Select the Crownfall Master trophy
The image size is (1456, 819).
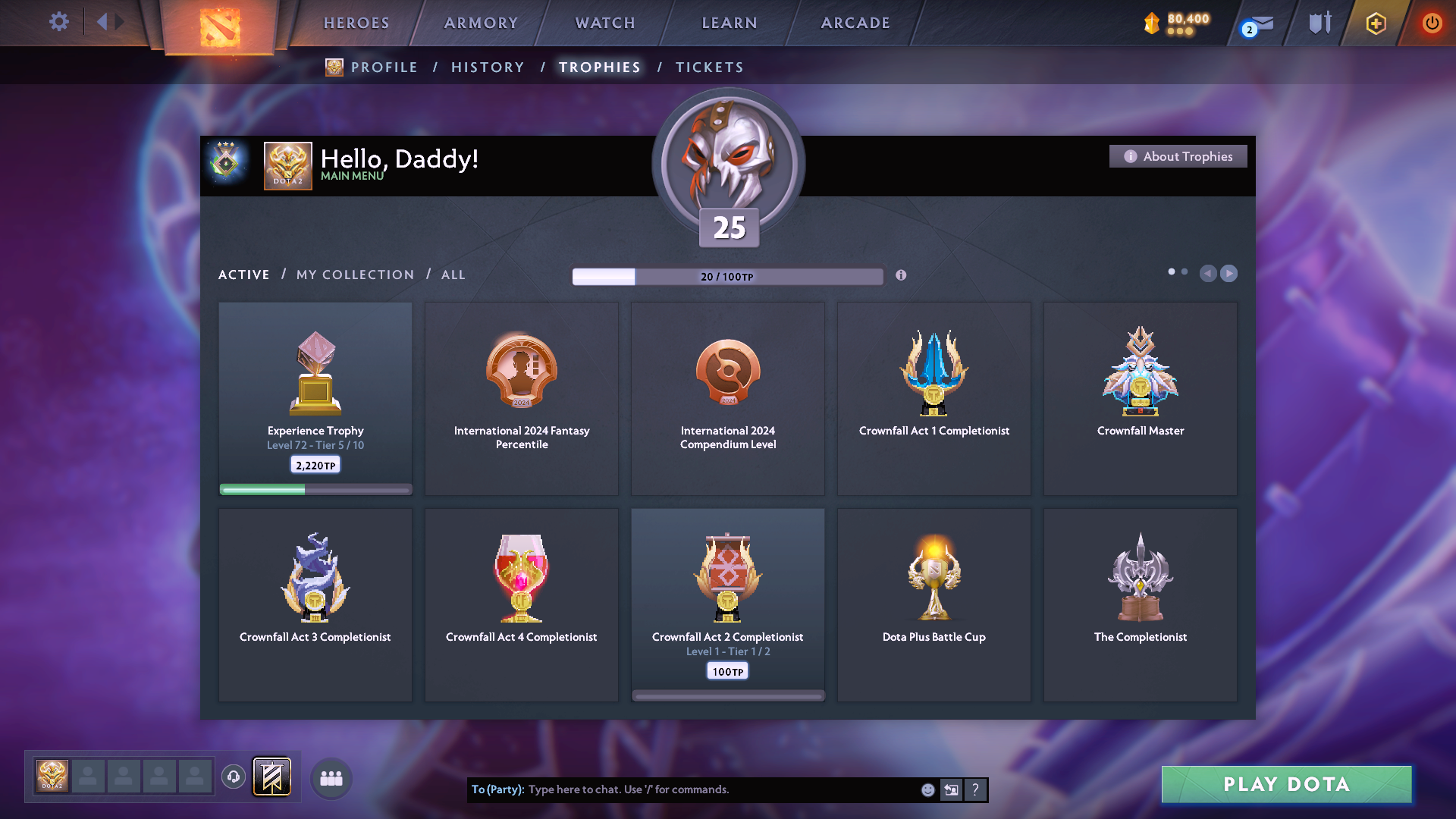(x=1140, y=399)
